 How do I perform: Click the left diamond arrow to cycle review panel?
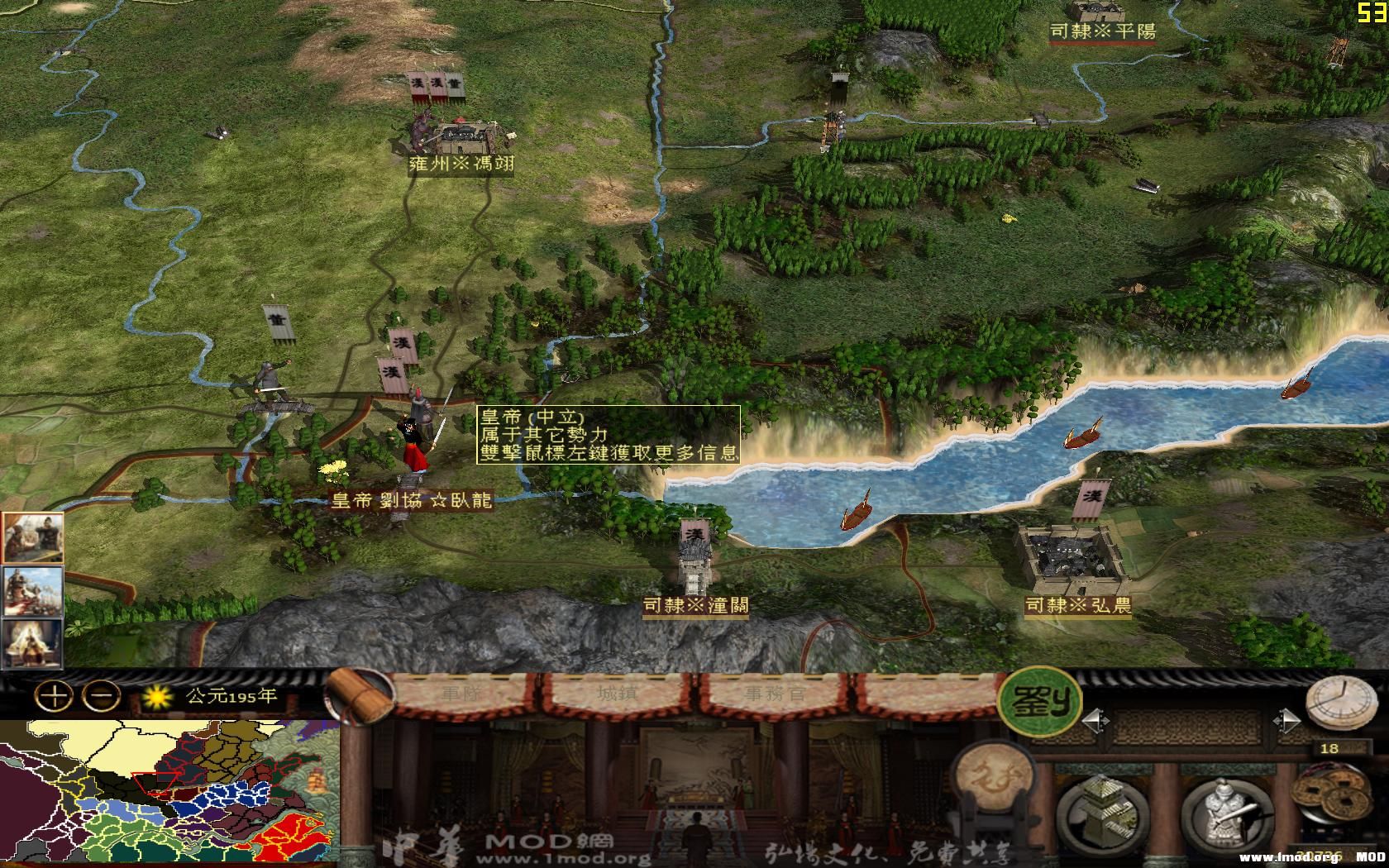tap(1095, 721)
